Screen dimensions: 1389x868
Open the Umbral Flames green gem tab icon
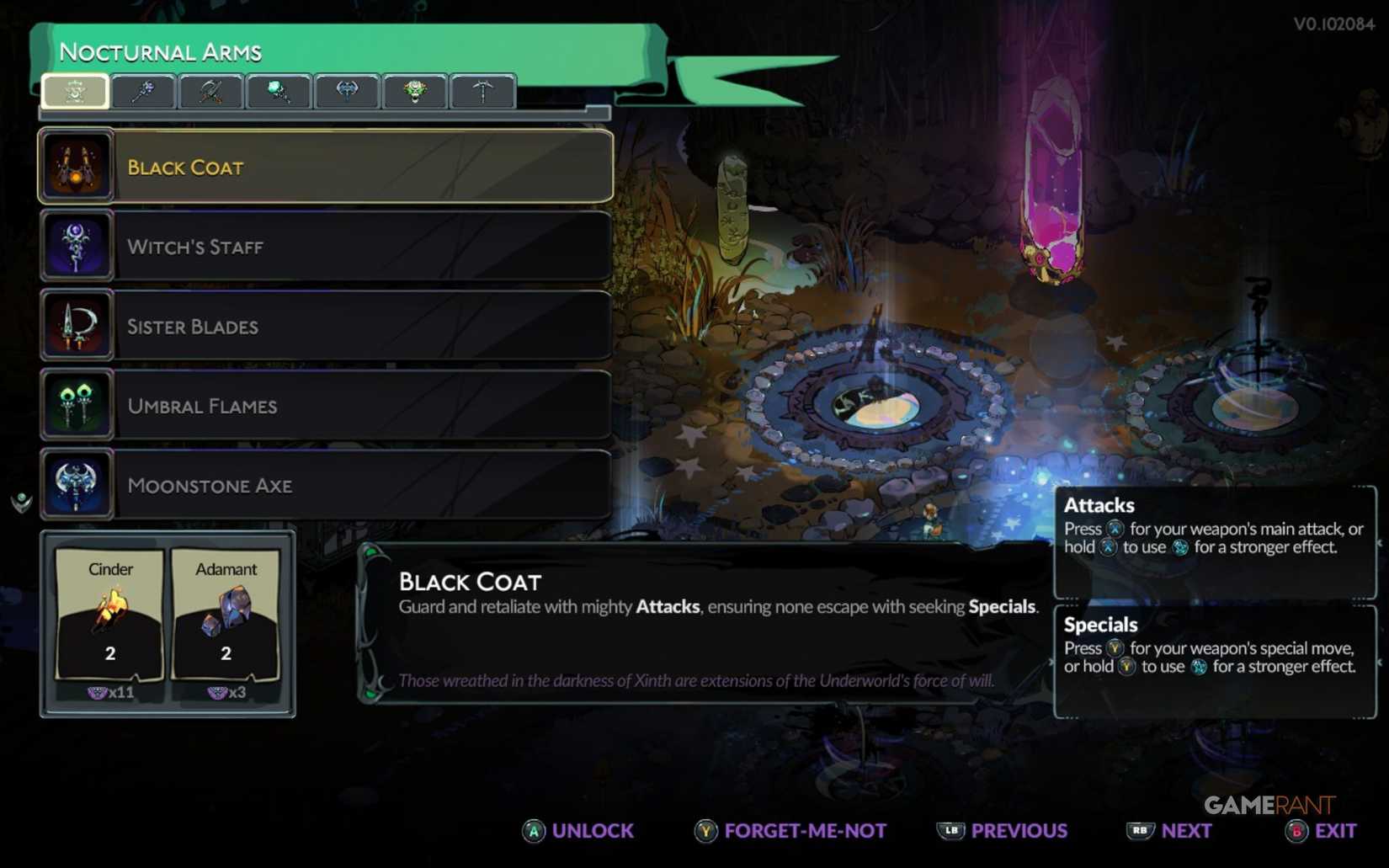pos(279,92)
